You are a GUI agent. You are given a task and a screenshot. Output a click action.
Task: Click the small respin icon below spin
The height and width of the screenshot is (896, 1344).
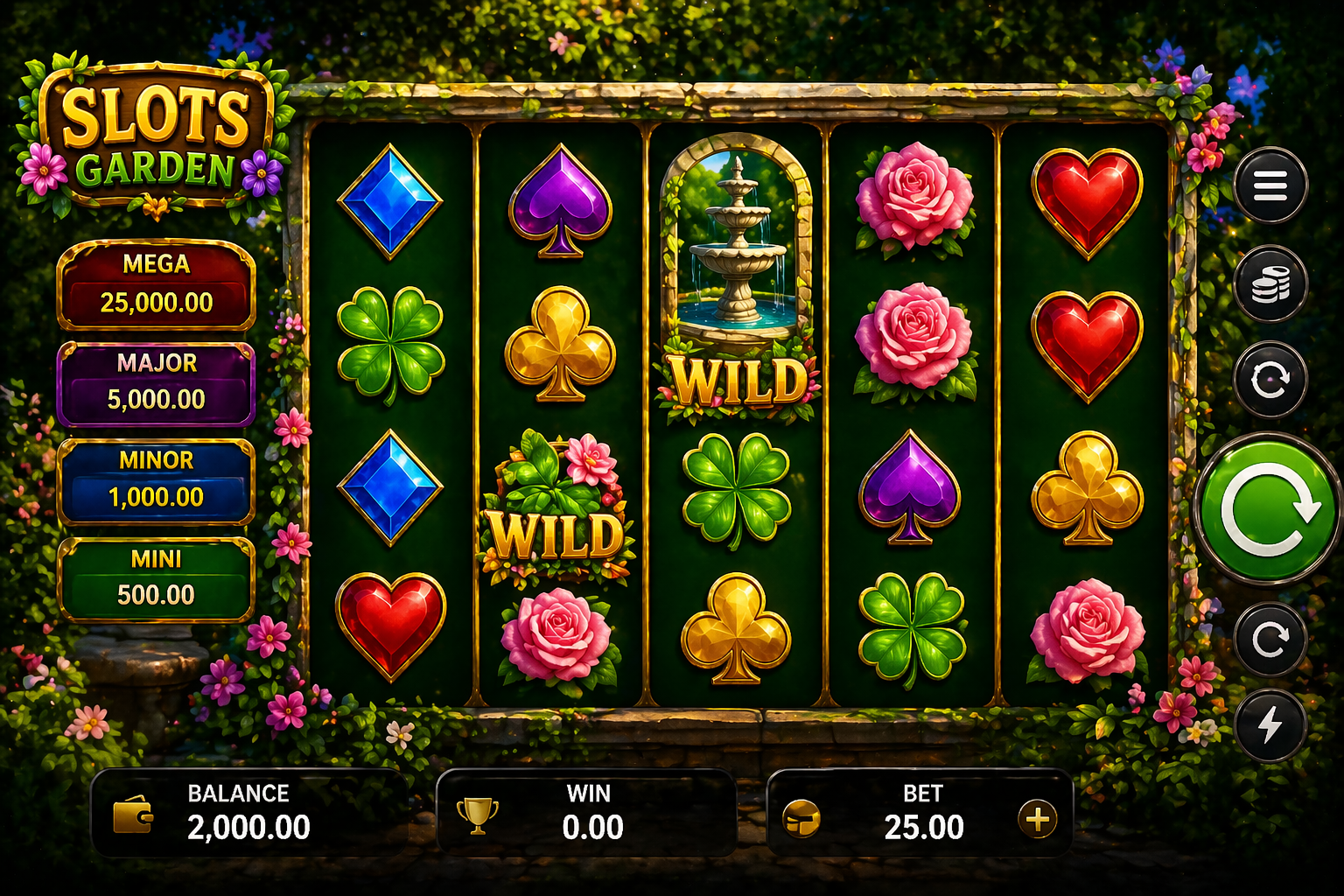(1270, 641)
